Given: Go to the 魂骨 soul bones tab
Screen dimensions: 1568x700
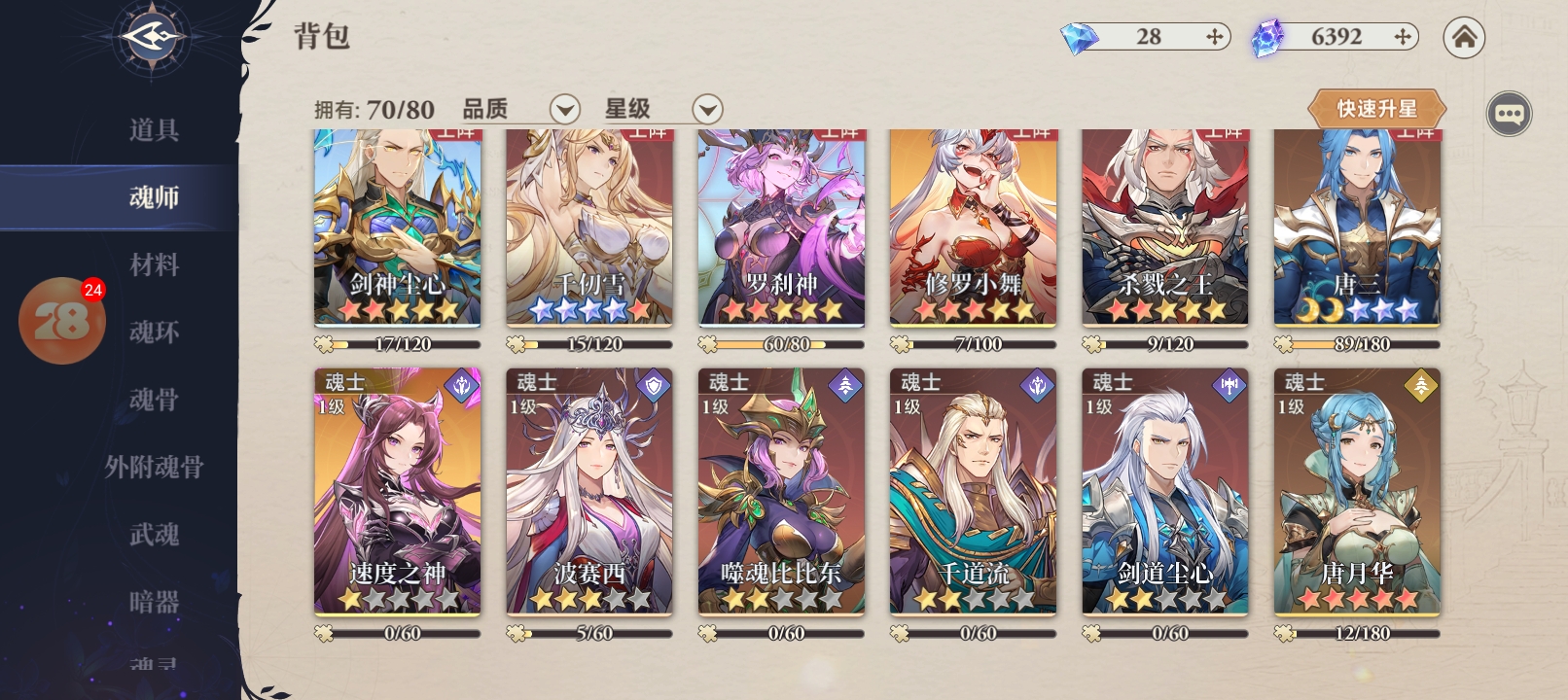Looking at the screenshot, I should (154, 400).
